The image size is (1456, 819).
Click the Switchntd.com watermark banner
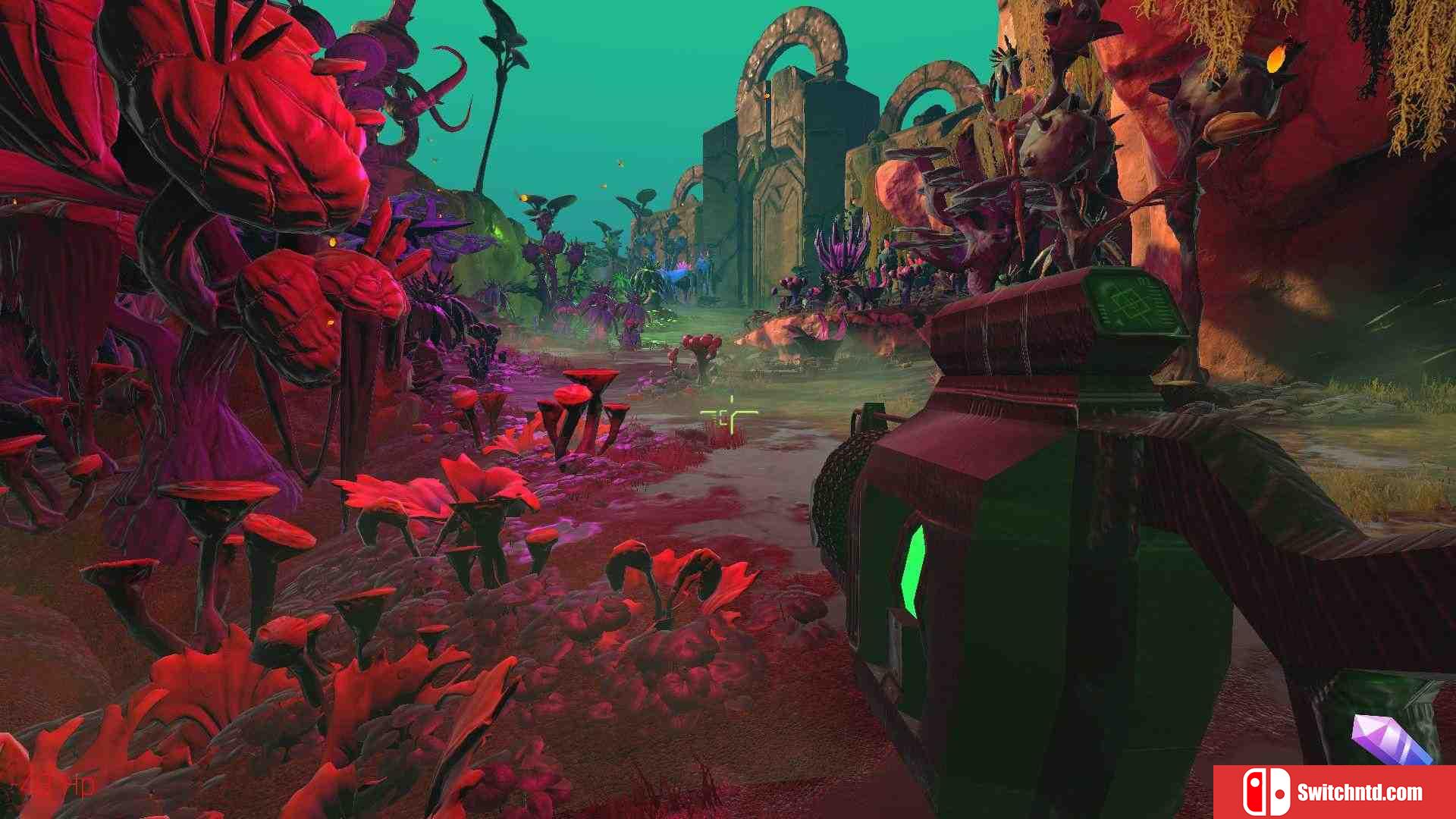[1334, 792]
